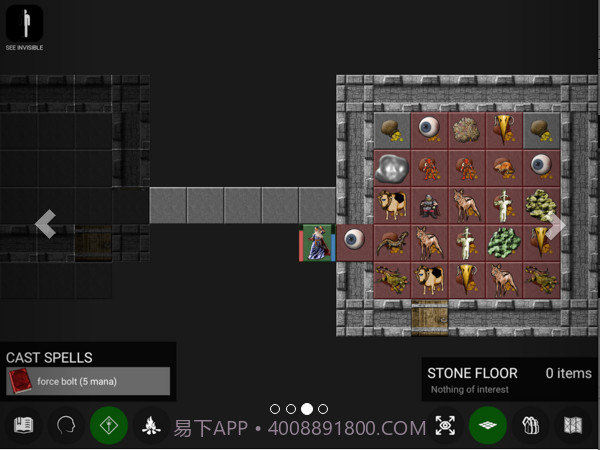Open the spellbook icon in bottom bar
The image size is (600, 450).
click(x=24, y=425)
